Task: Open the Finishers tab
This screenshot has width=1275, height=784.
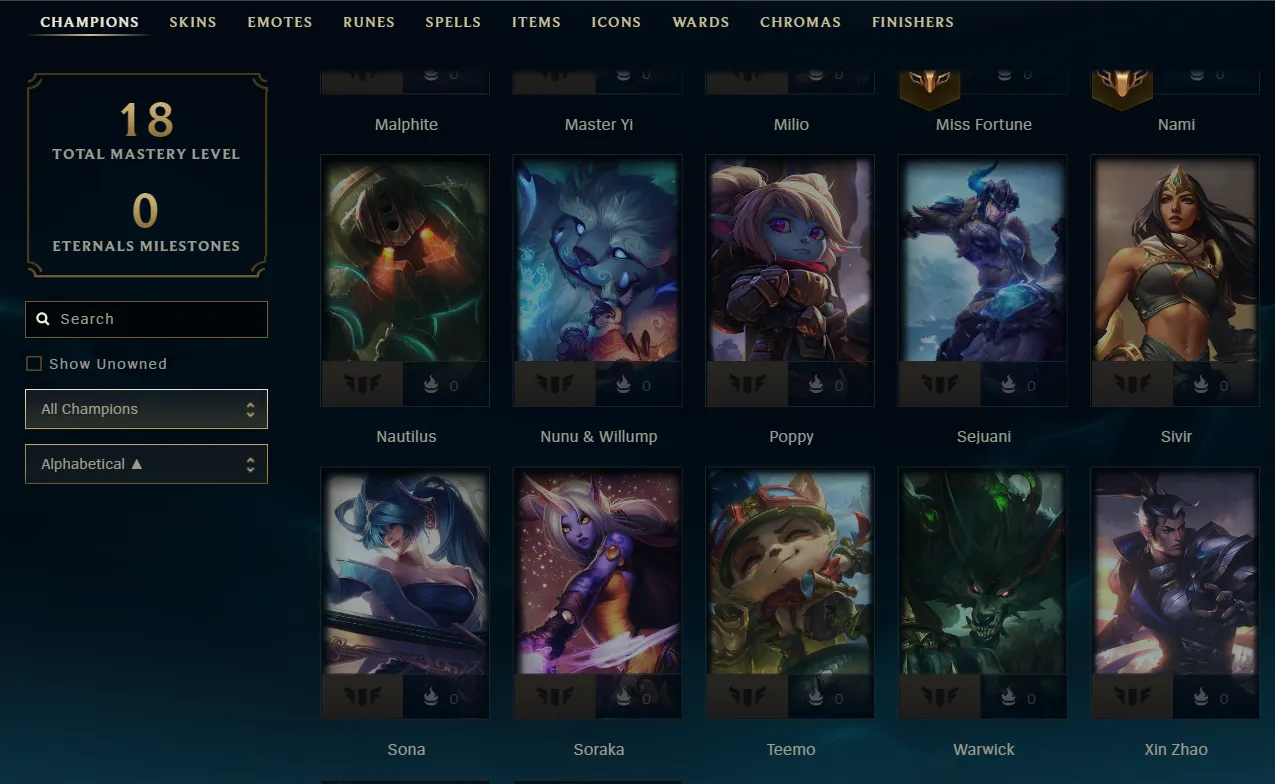Action: click(x=913, y=22)
